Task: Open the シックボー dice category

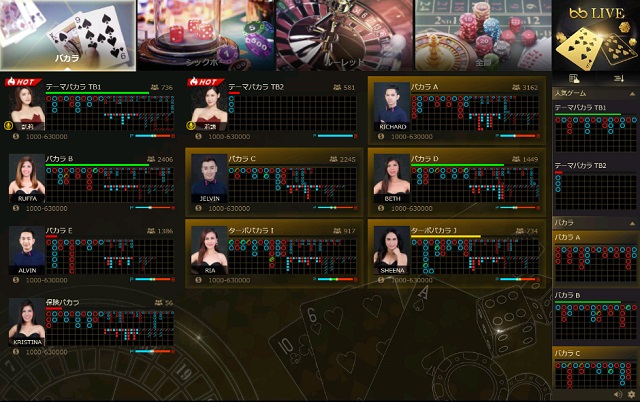Action: pyautogui.click(x=205, y=35)
